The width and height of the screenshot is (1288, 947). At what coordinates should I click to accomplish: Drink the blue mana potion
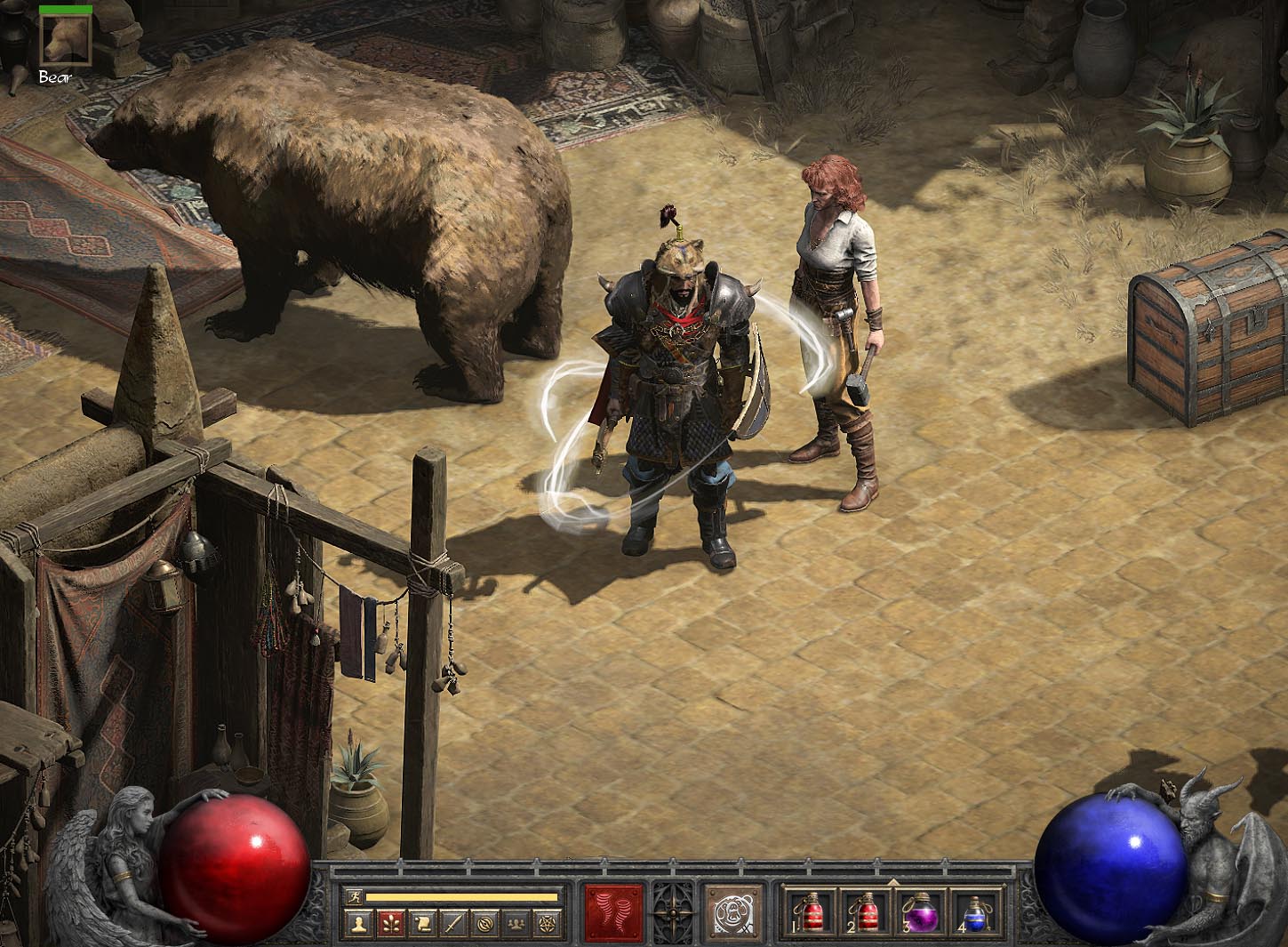coord(975,913)
